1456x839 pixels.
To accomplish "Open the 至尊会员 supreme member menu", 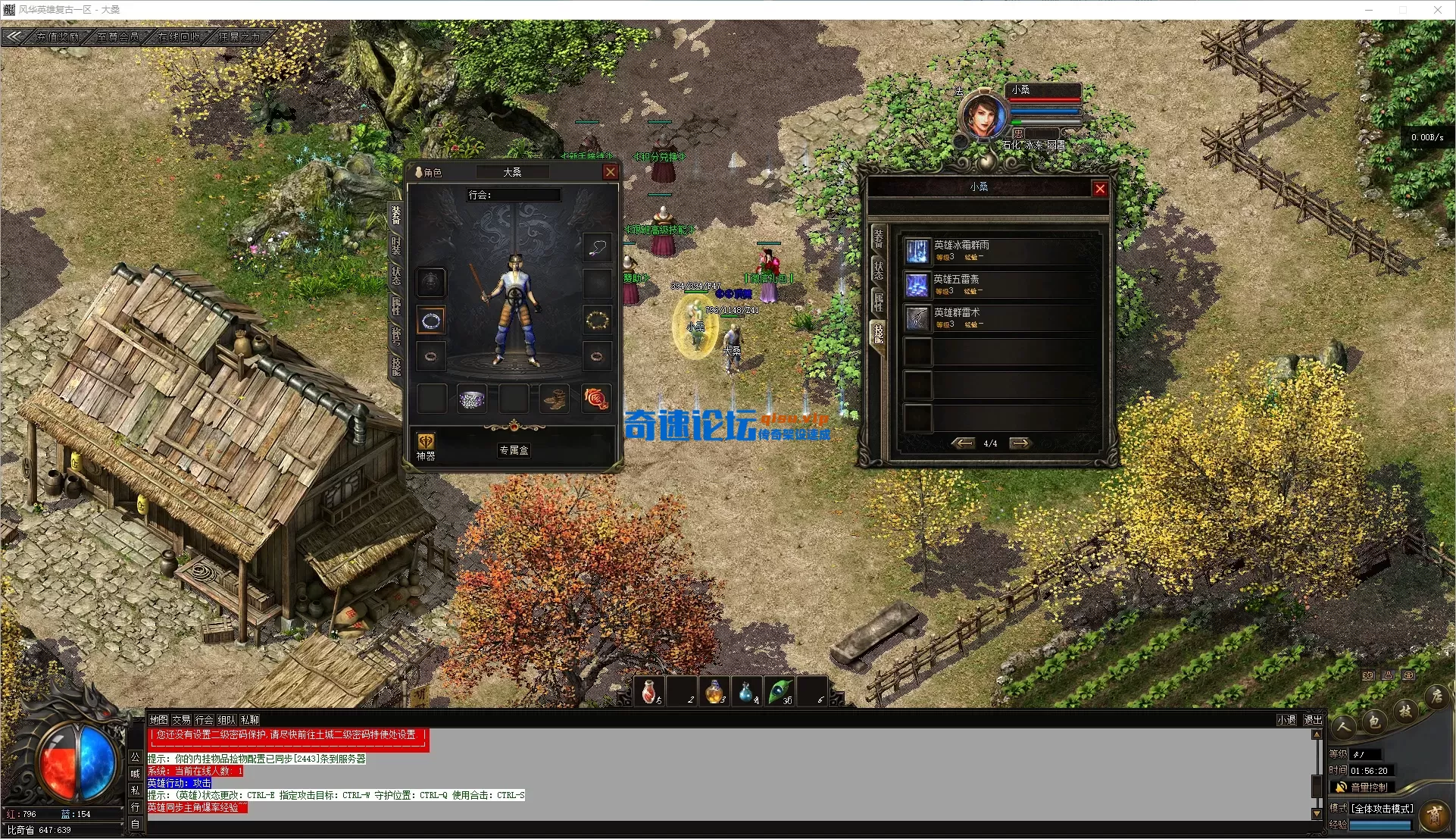I will point(118,36).
